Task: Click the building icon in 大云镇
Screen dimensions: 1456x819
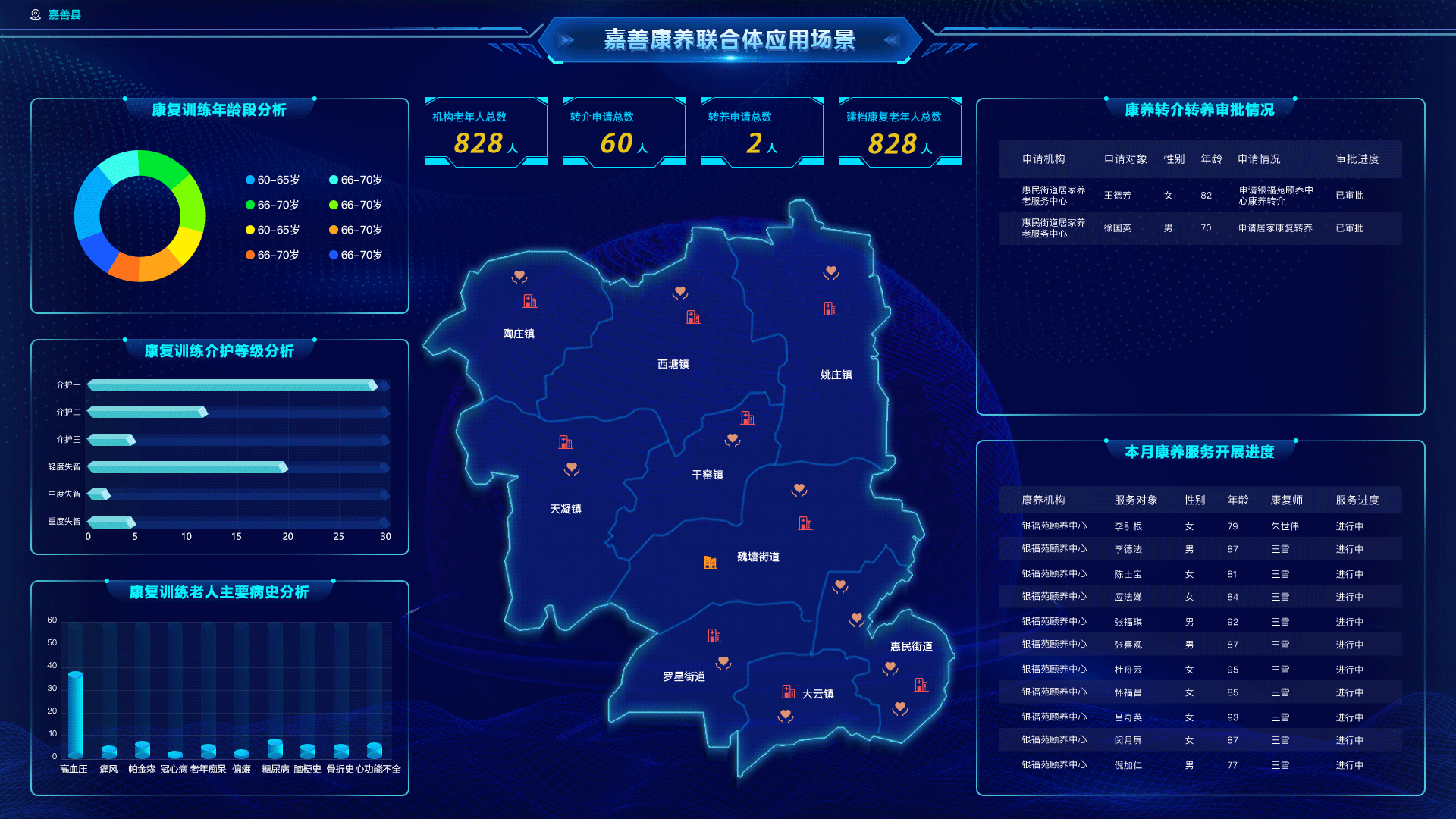Action: (x=787, y=690)
